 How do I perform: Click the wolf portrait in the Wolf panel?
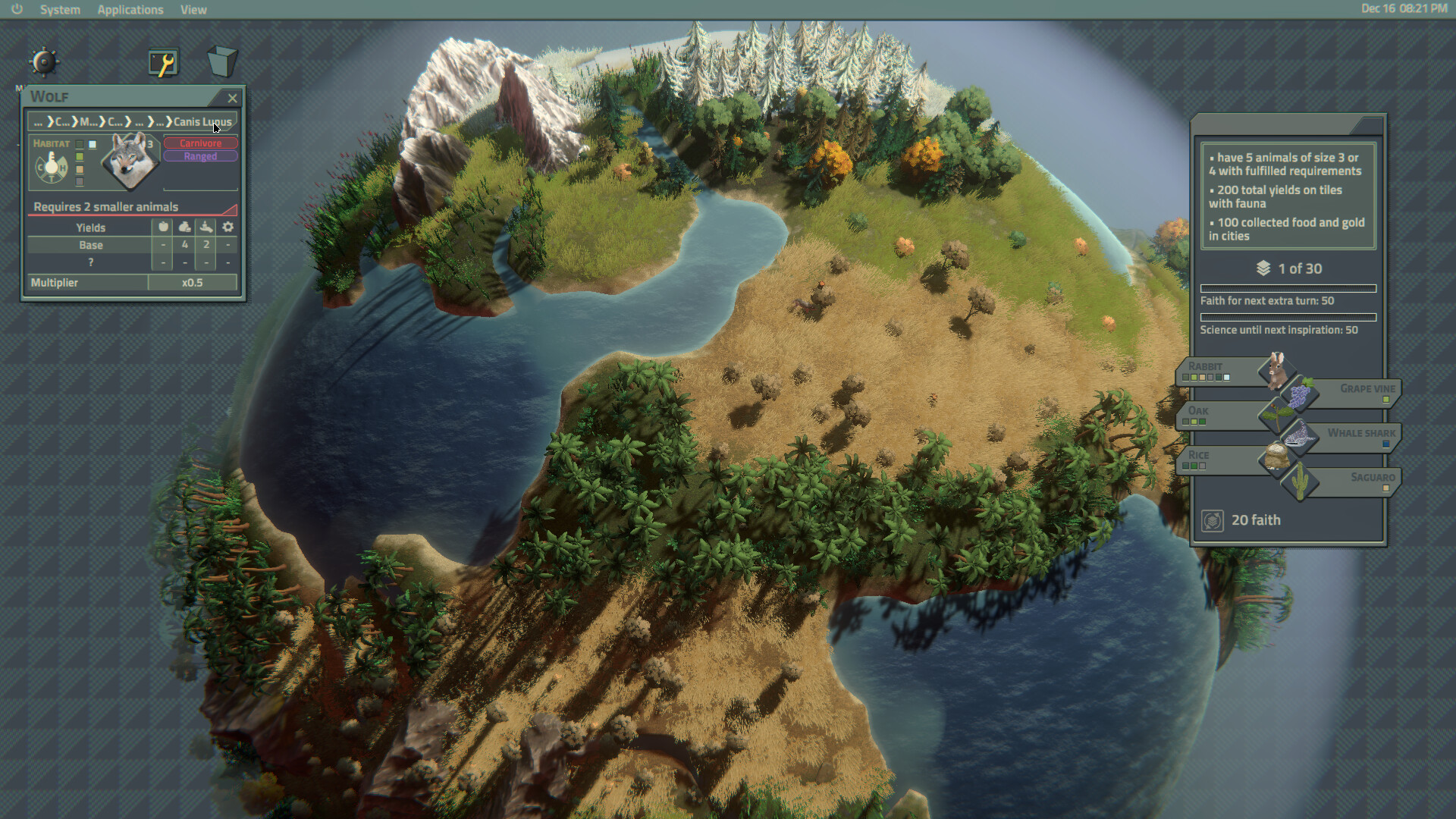(130, 163)
